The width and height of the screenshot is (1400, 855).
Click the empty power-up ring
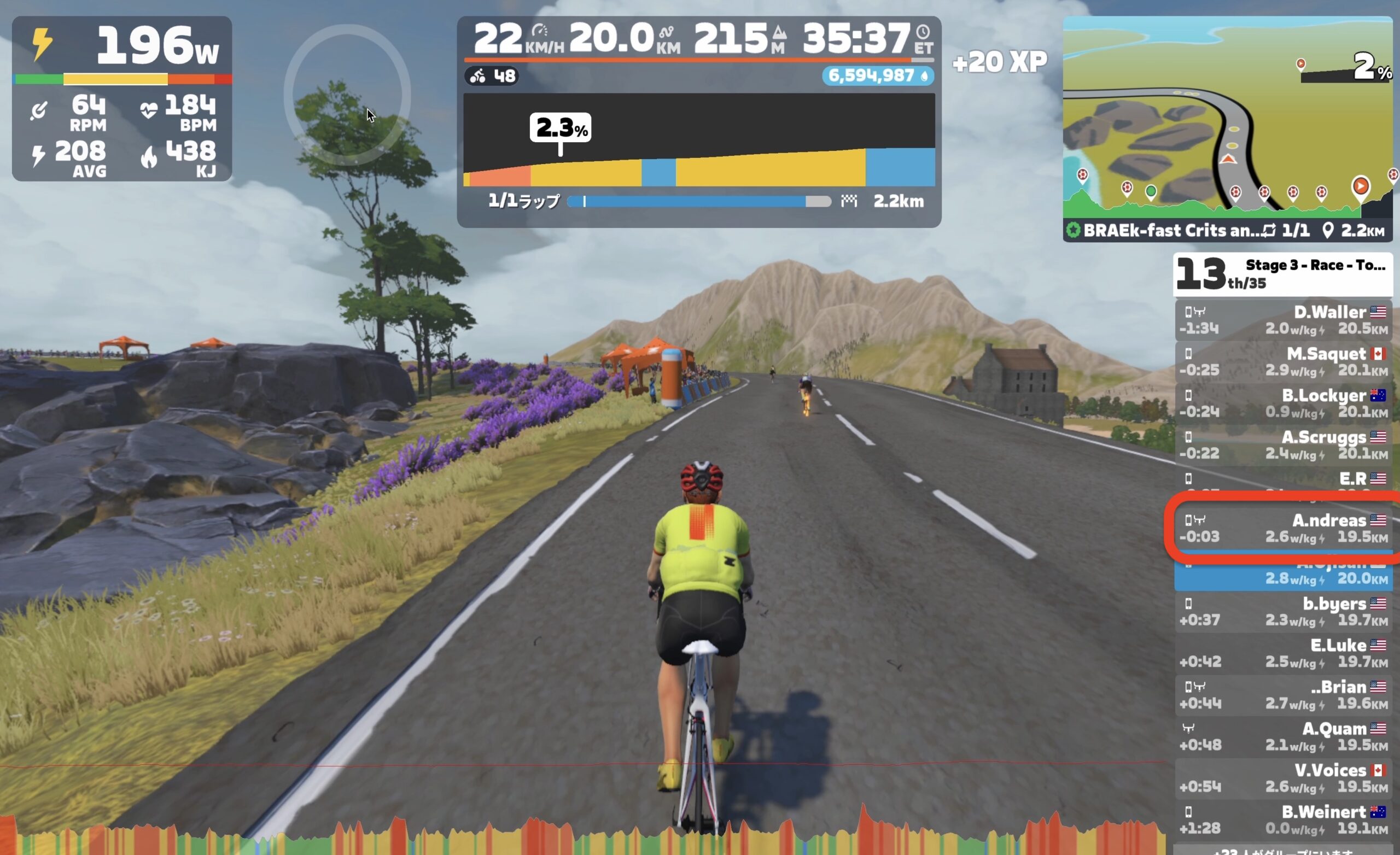click(x=347, y=95)
